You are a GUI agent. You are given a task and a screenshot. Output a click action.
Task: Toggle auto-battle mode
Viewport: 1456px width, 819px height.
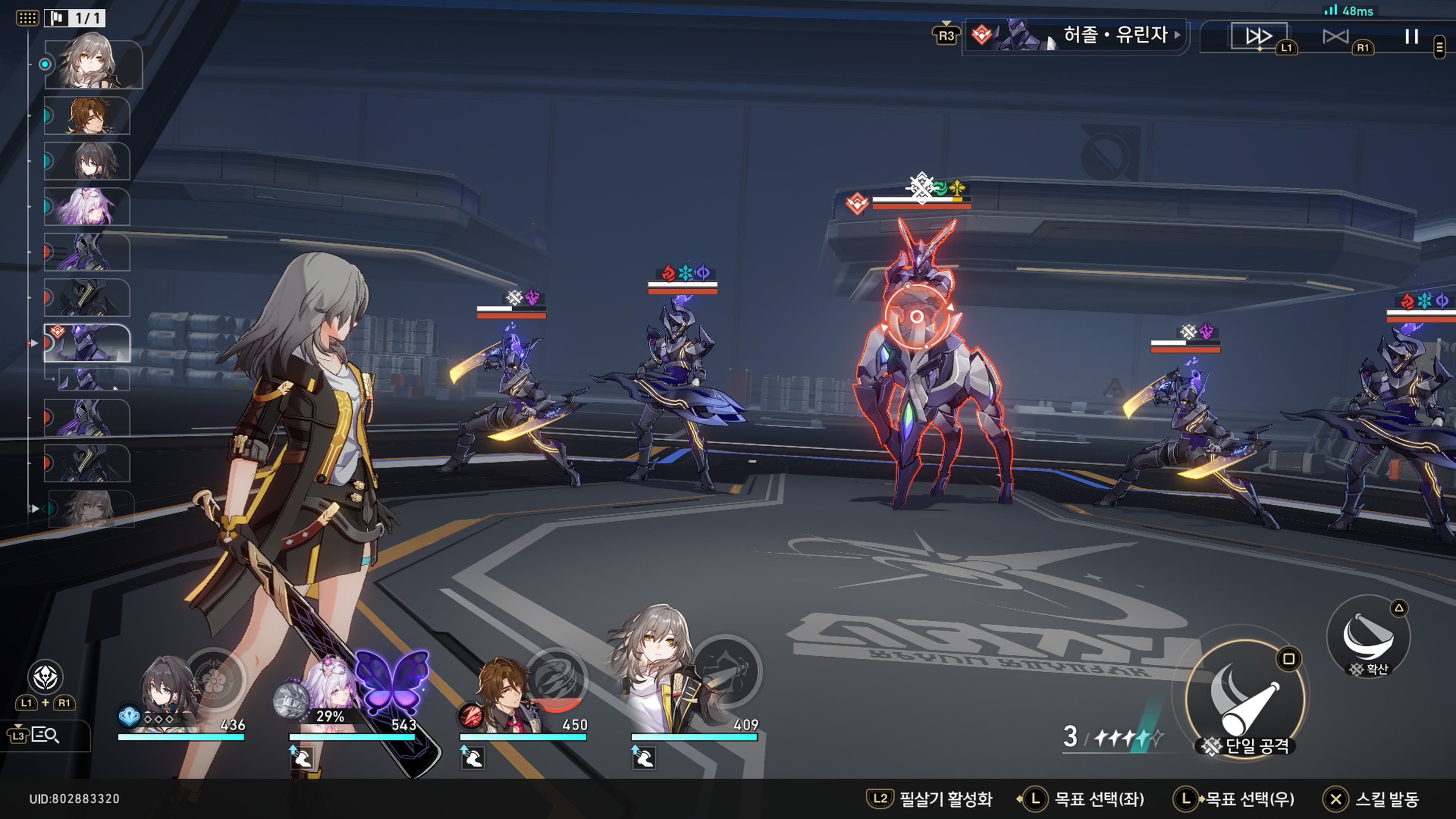[1335, 37]
